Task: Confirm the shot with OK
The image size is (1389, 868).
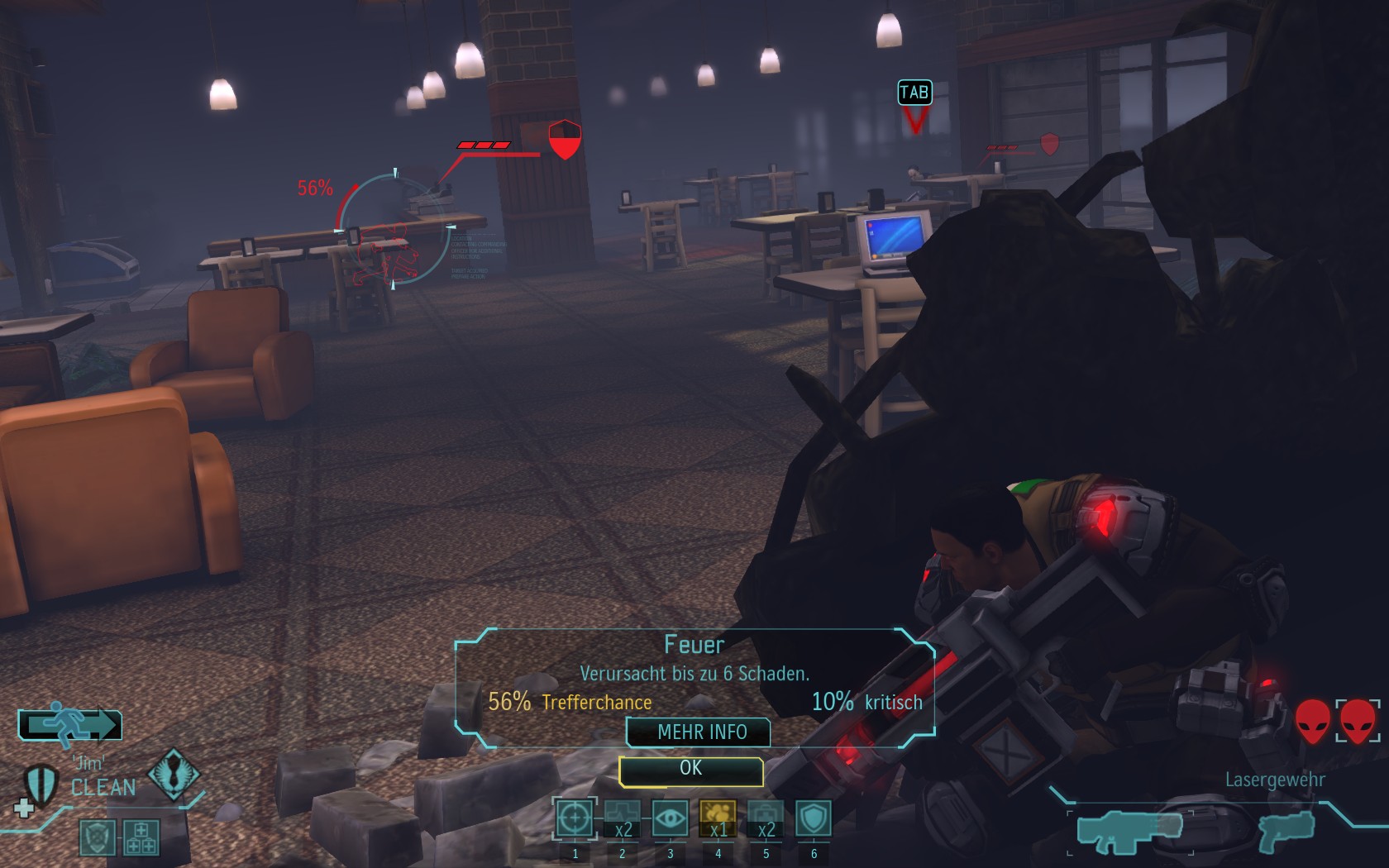Action: (x=690, y=770)
